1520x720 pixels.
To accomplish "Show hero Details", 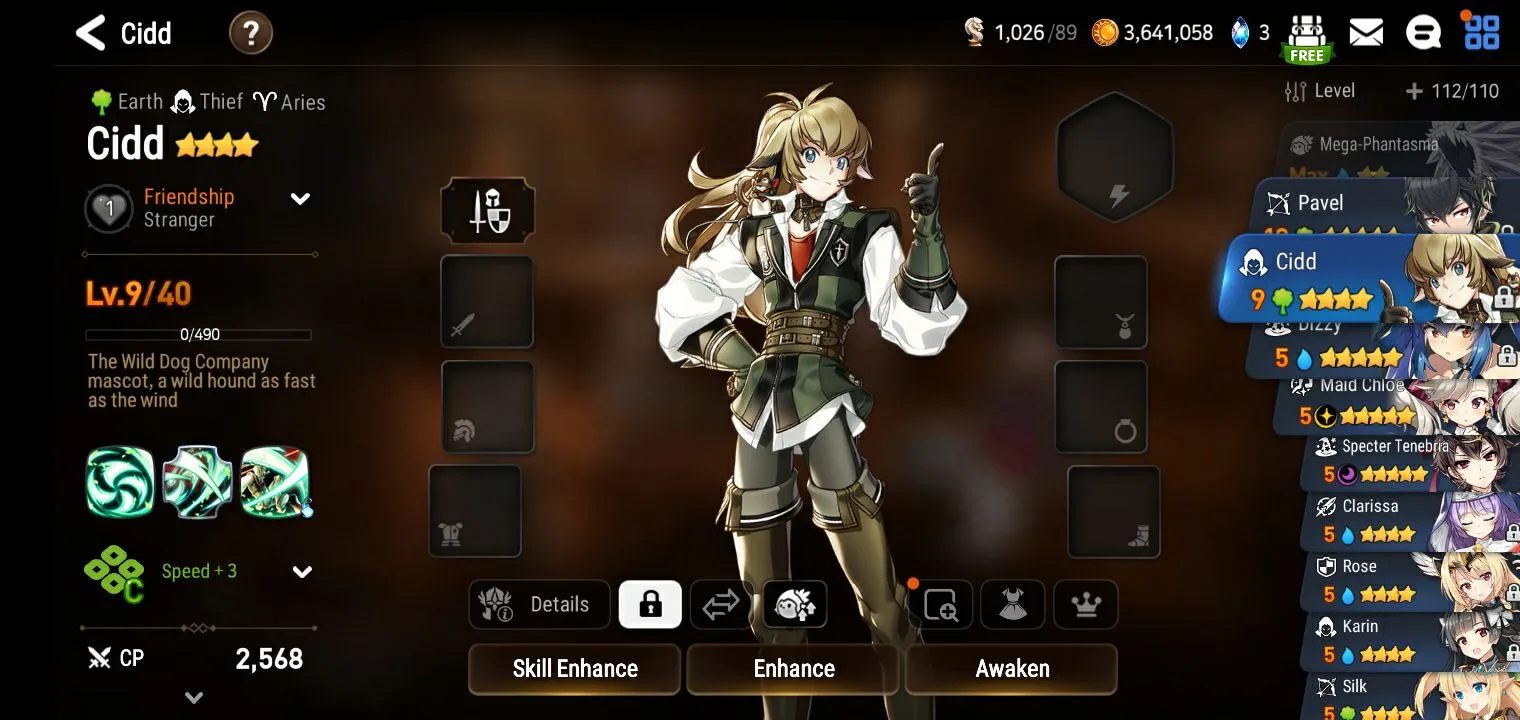I will [540, 604].
